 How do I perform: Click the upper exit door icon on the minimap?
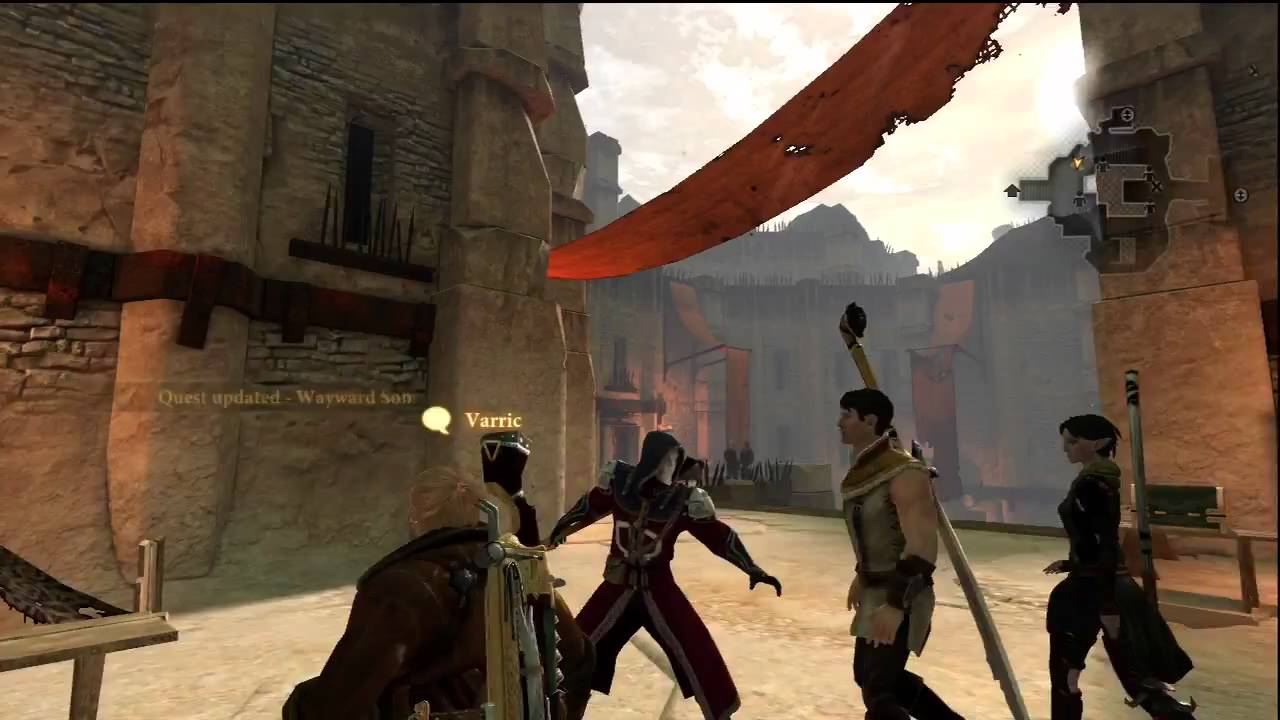(x=1127, y=113)
